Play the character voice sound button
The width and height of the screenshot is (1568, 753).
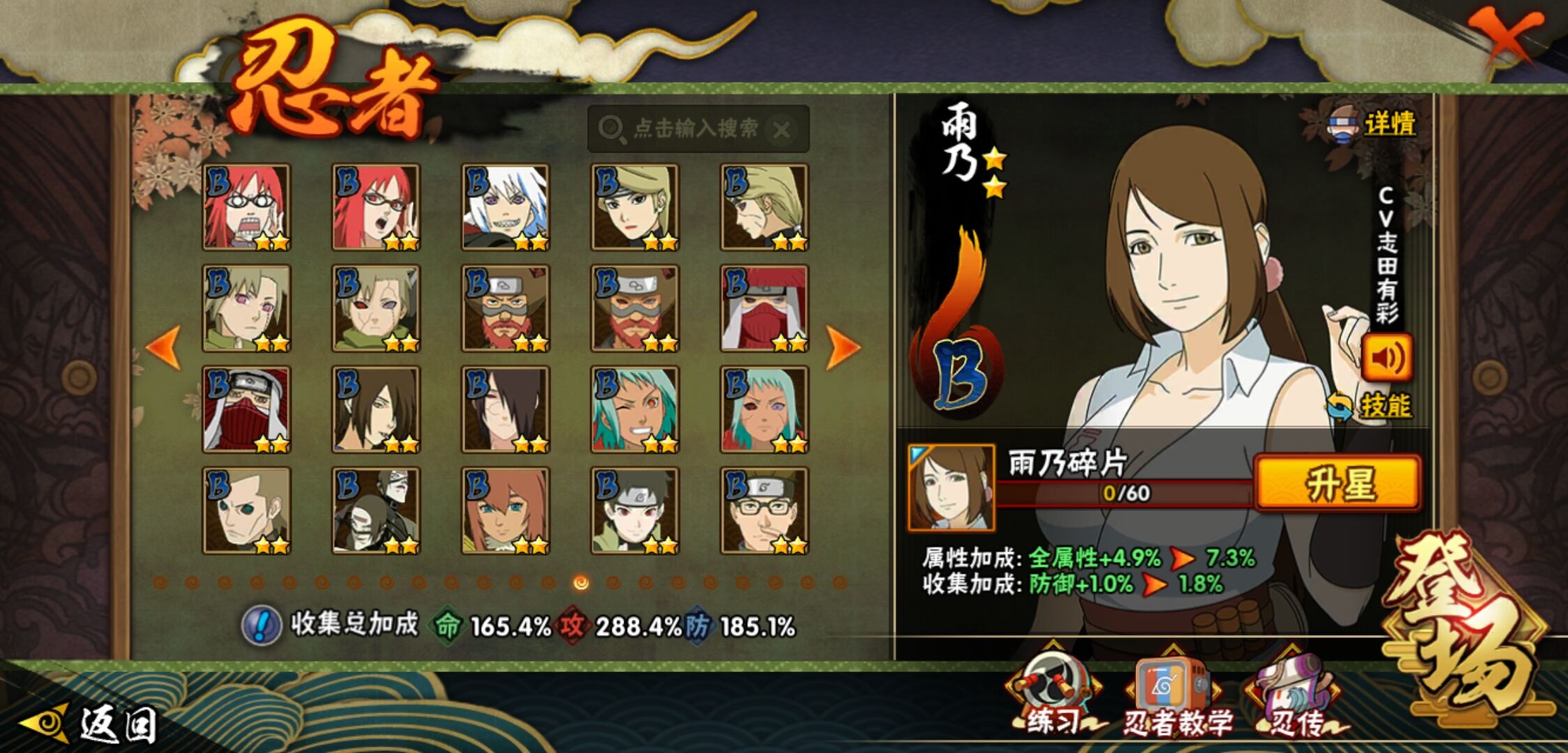point(1387,358)
